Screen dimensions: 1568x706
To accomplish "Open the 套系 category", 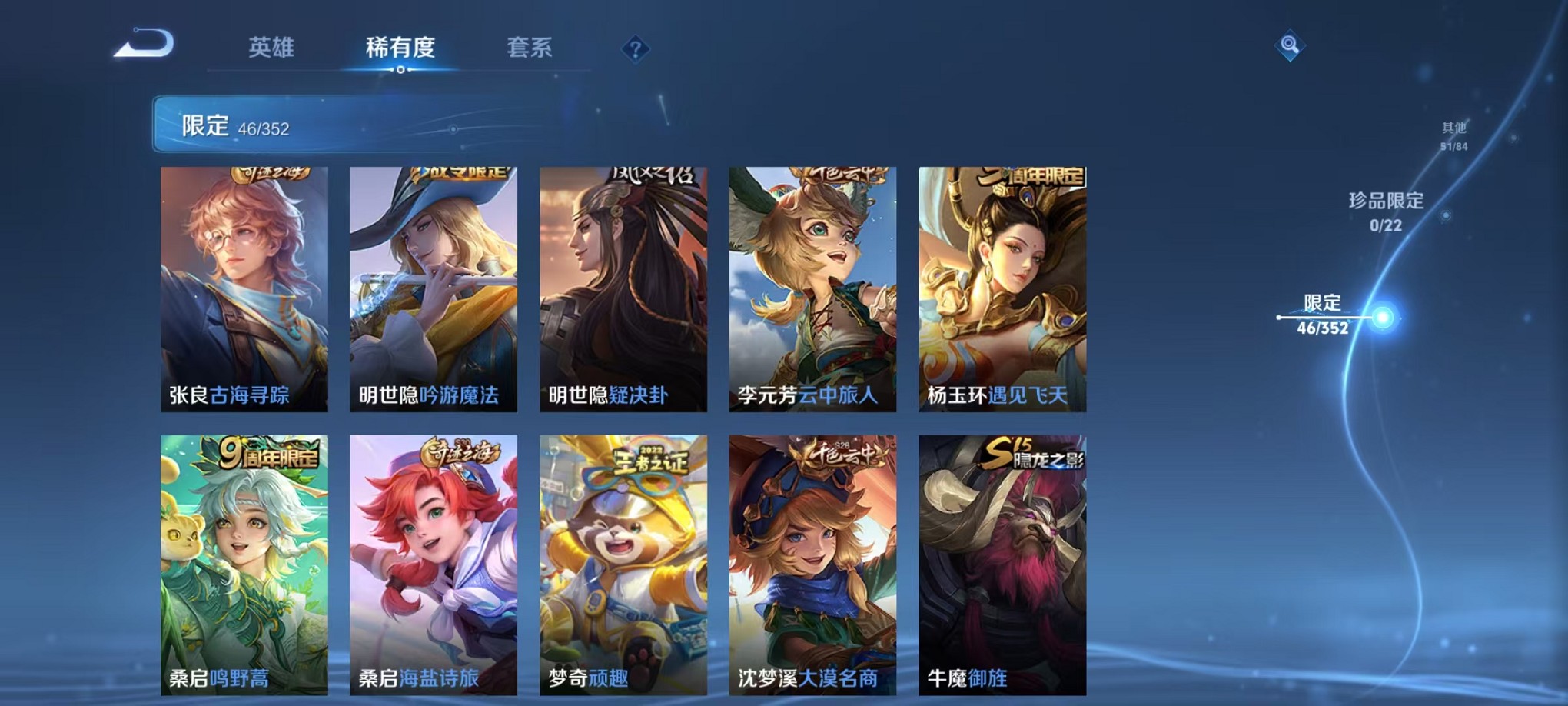I will pyautogui.click(x=529, y=48).
